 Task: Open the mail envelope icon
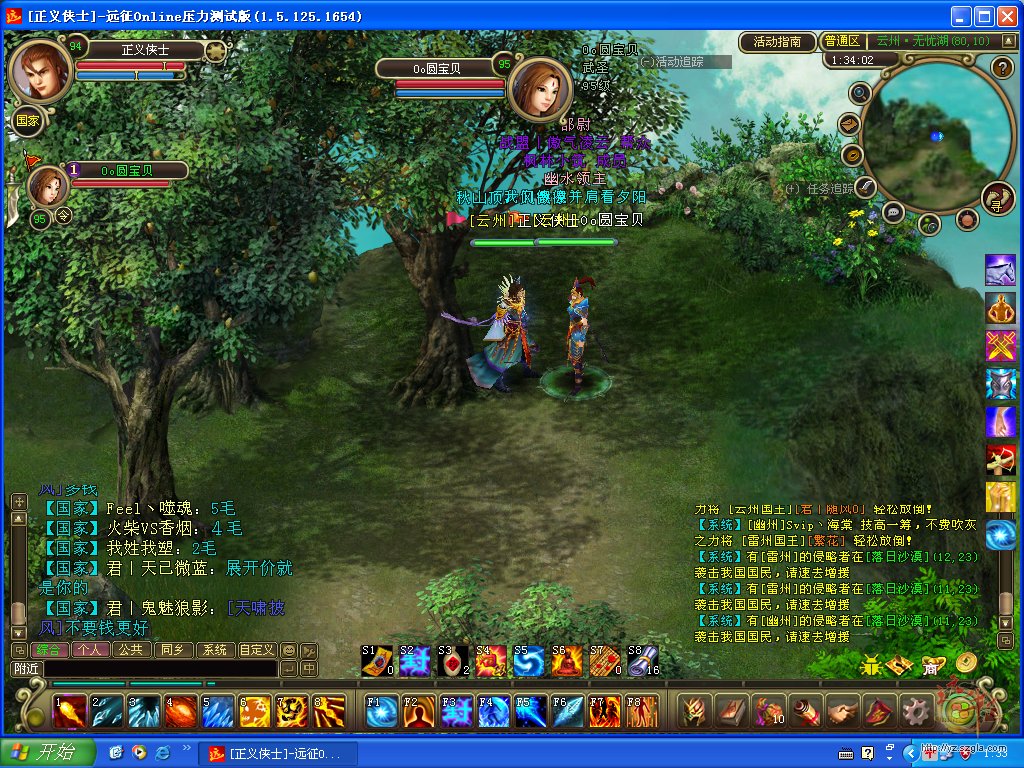coord(849,124)
